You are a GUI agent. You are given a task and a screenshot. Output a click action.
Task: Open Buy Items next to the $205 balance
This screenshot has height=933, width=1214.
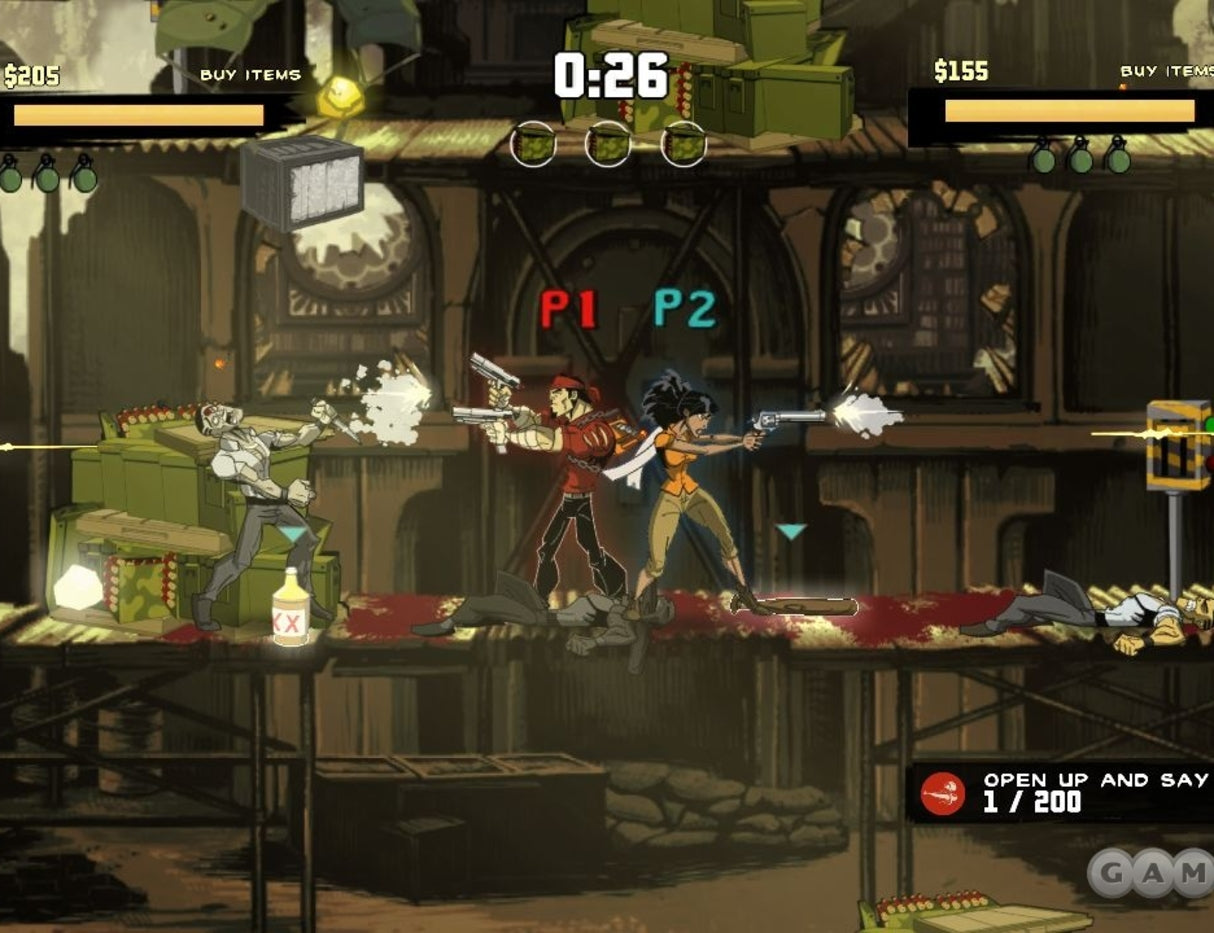pyautogui.click(x=250, y=75)
